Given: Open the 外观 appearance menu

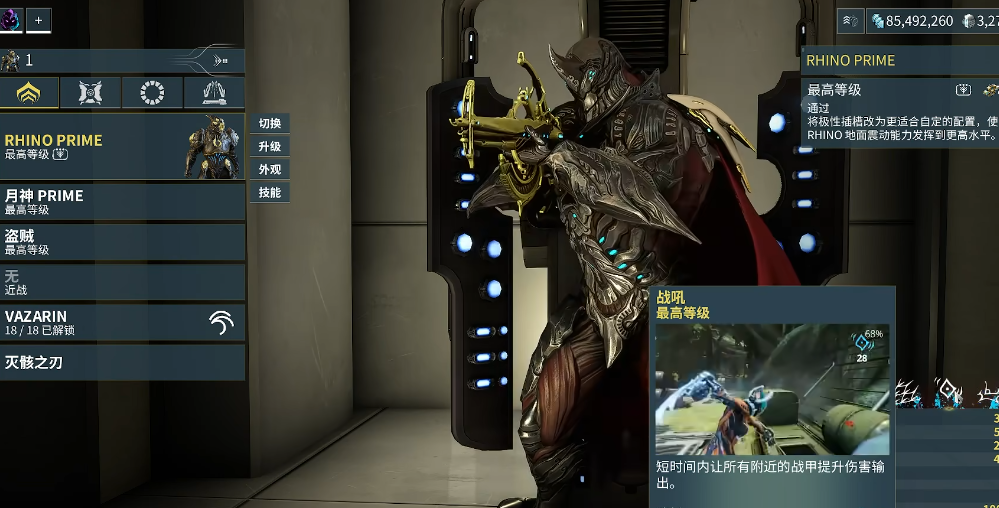Looking at the screenshot, I should (x=269, y=170).
